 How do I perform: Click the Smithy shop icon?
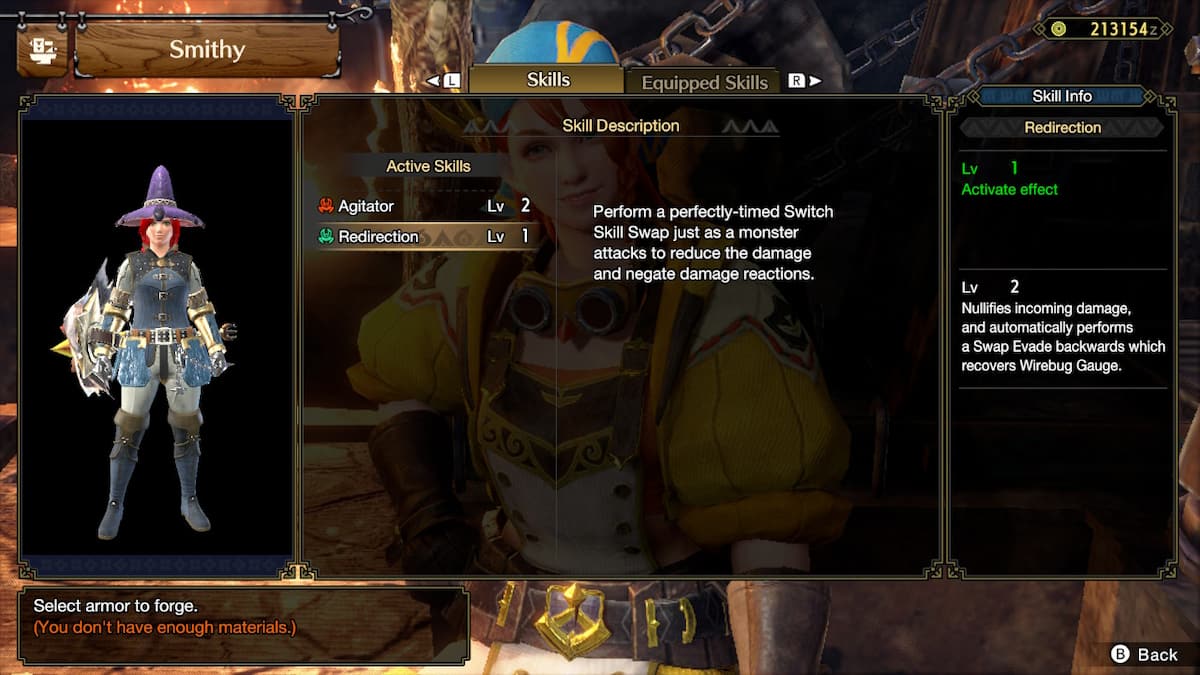tap(42, 50)
